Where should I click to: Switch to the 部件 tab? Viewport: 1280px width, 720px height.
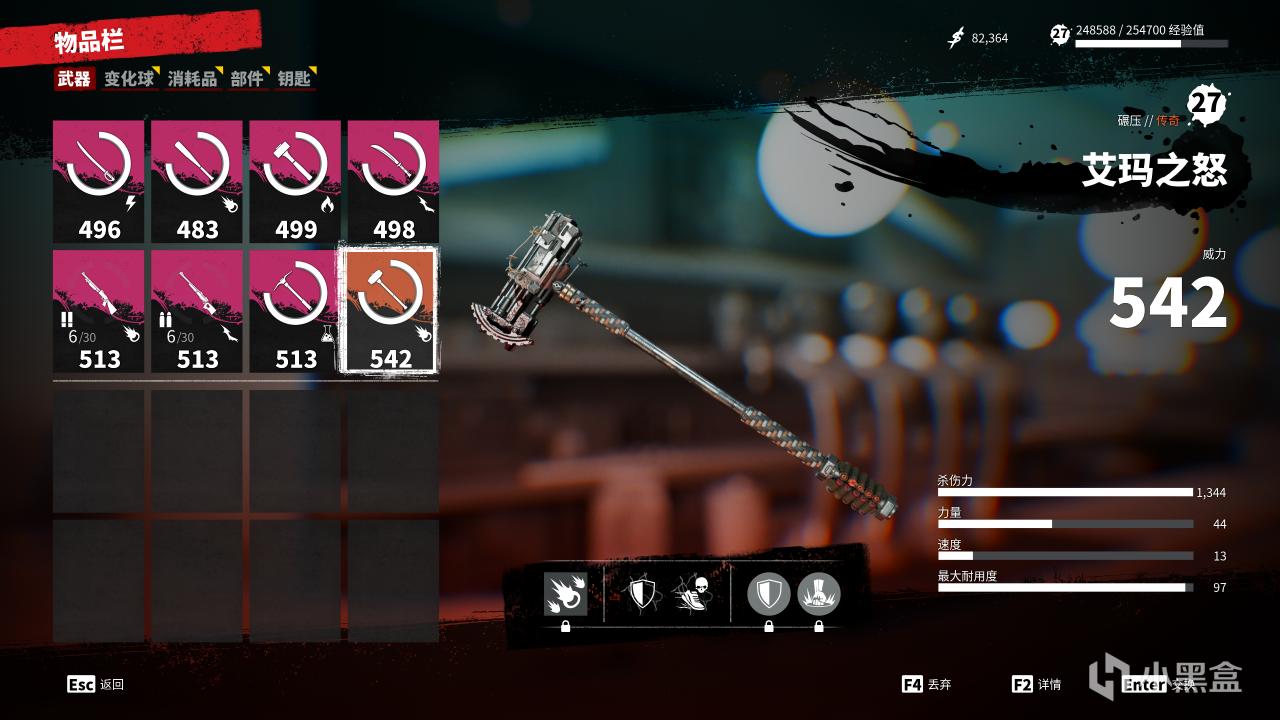pos(246,79)
